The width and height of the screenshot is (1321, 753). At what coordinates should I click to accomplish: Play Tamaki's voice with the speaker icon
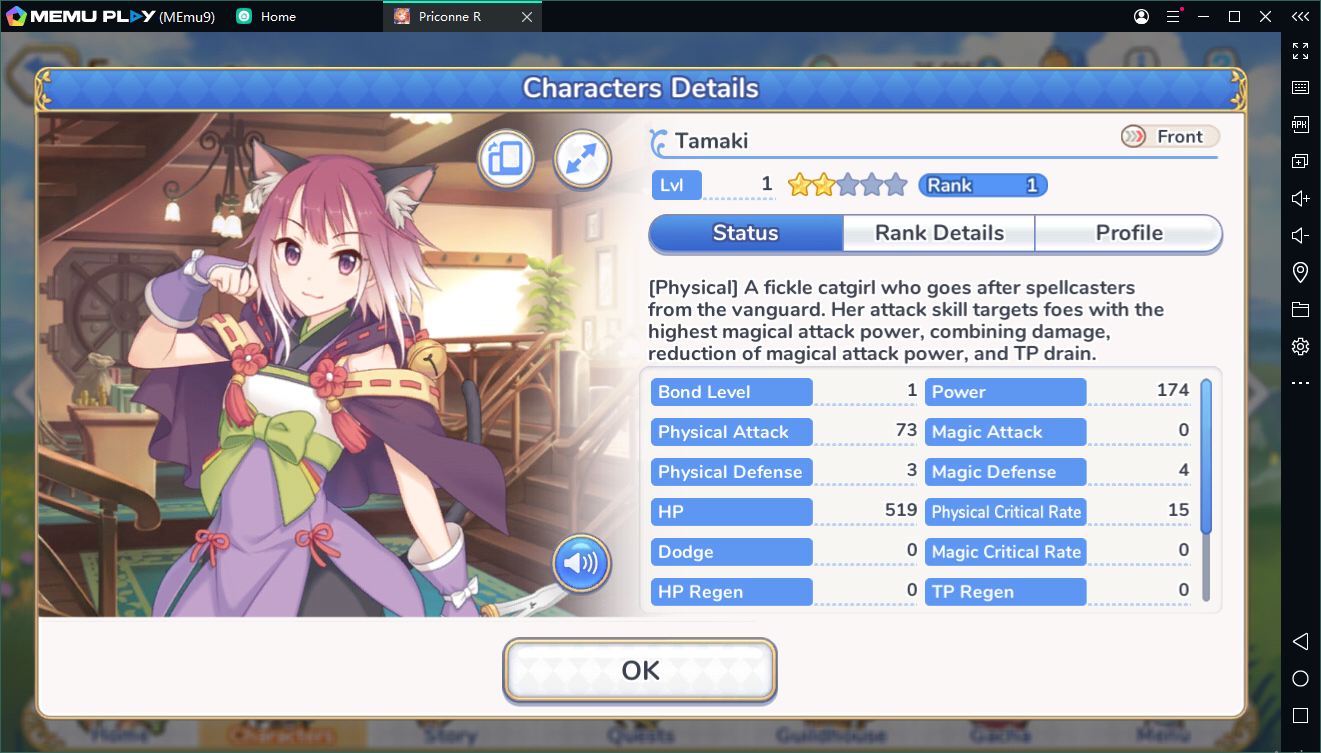(x=581, y=564)
